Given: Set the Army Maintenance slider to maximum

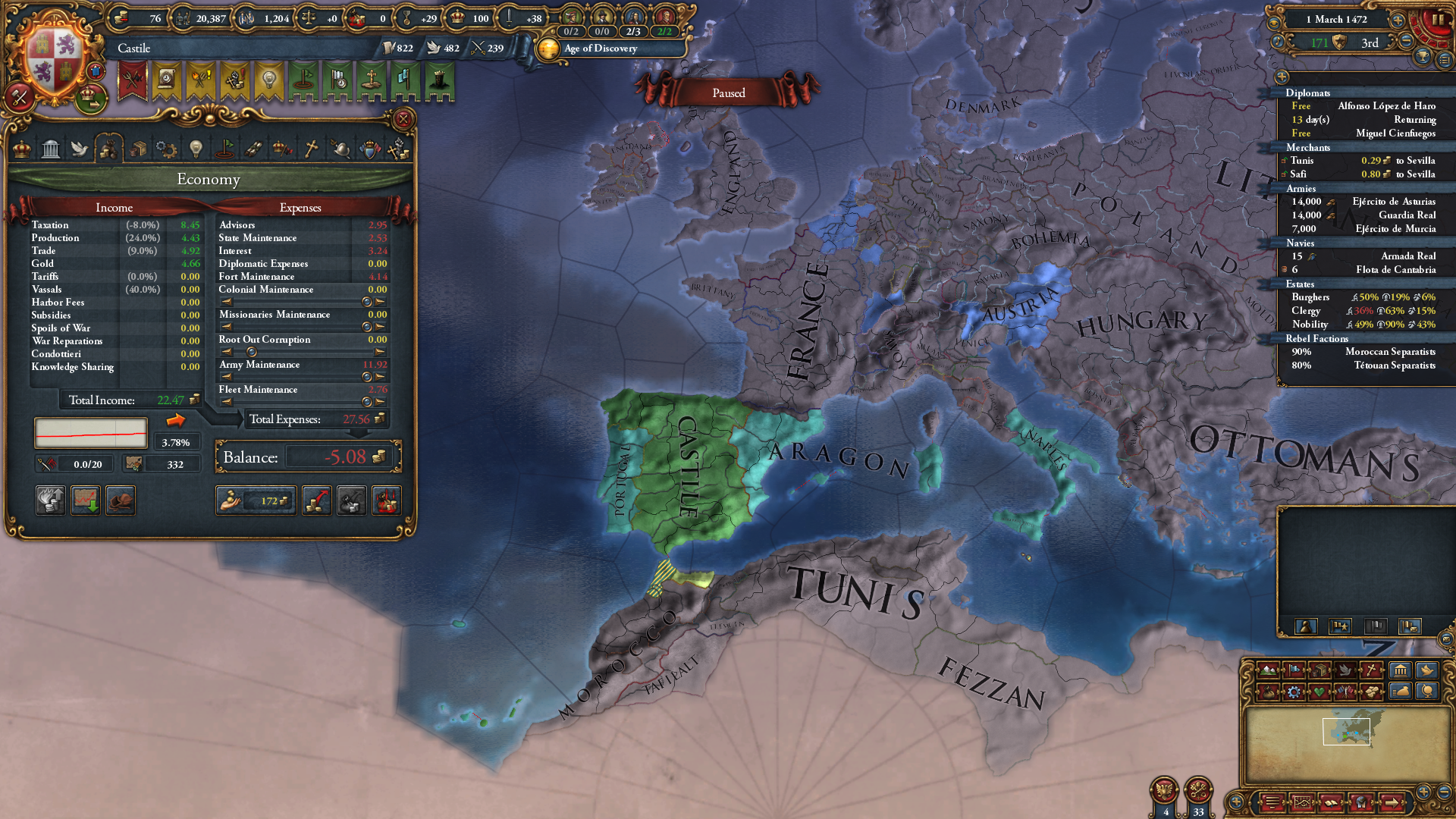Looking at the screenshot, I should point(381,376).
